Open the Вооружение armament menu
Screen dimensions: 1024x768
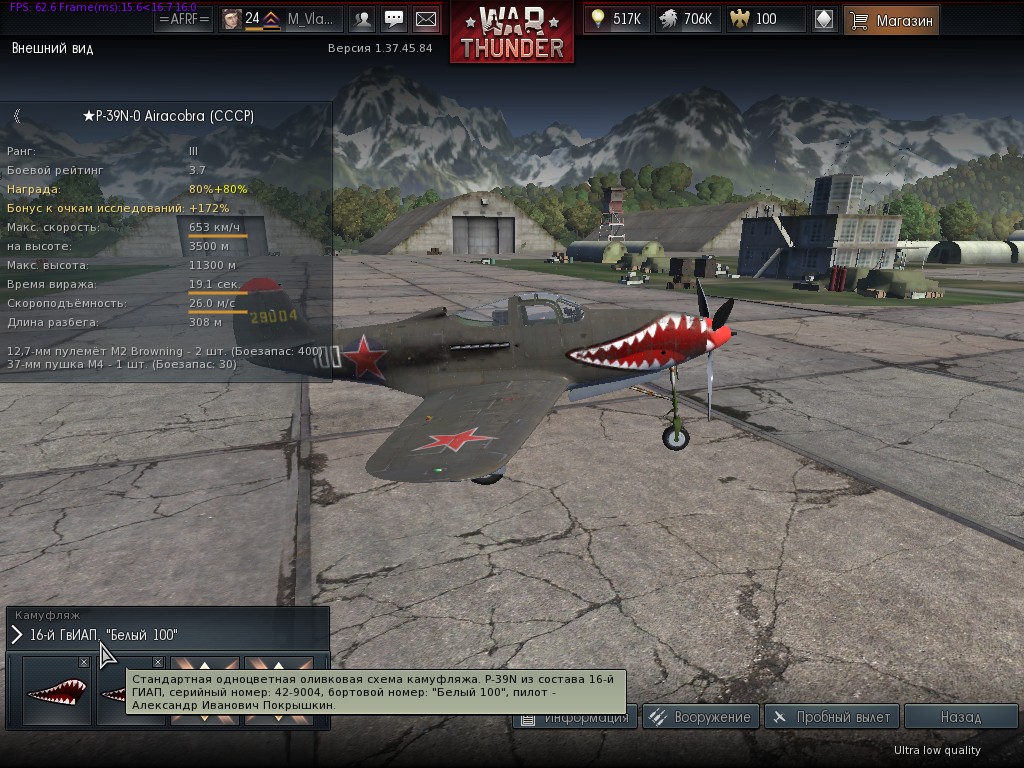699,717
